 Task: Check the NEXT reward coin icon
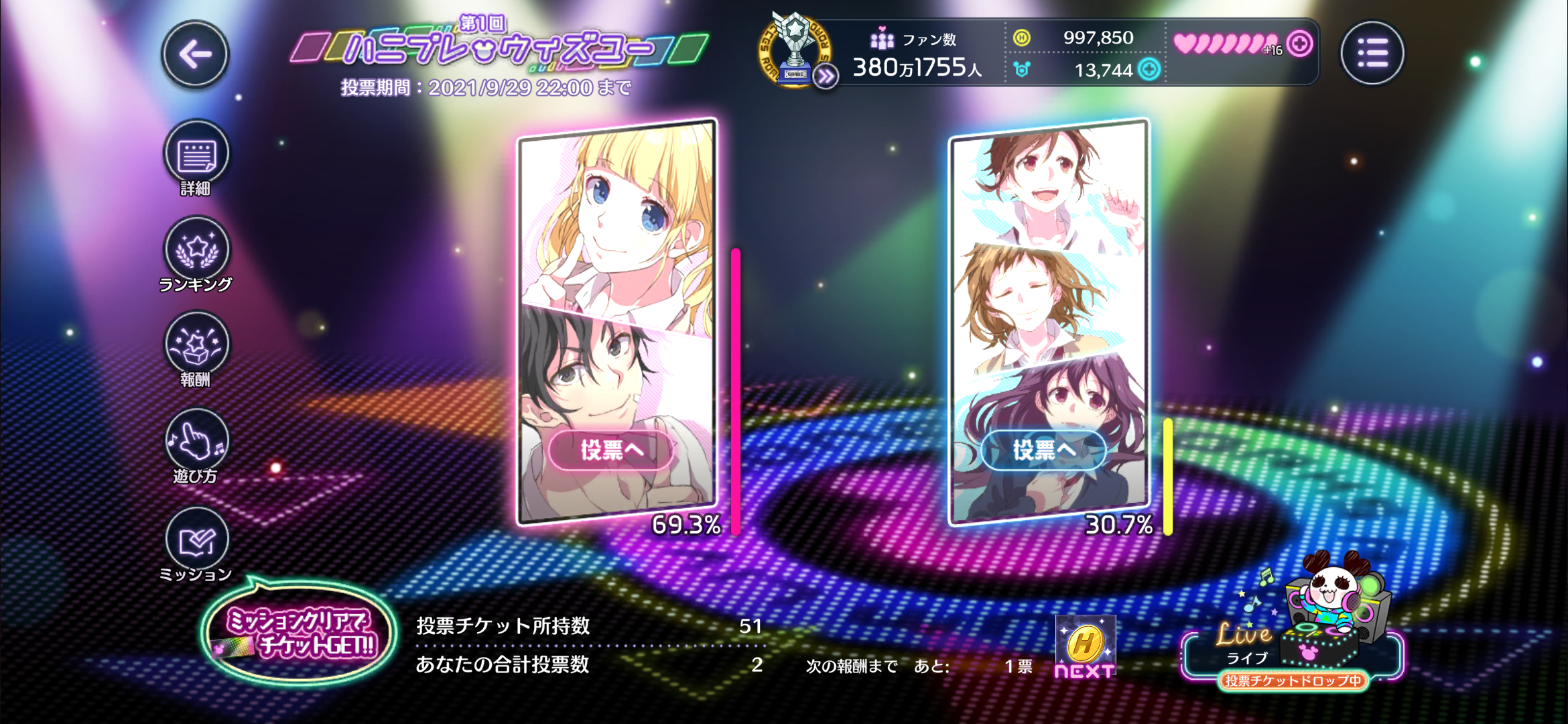tap(1085, 645)
